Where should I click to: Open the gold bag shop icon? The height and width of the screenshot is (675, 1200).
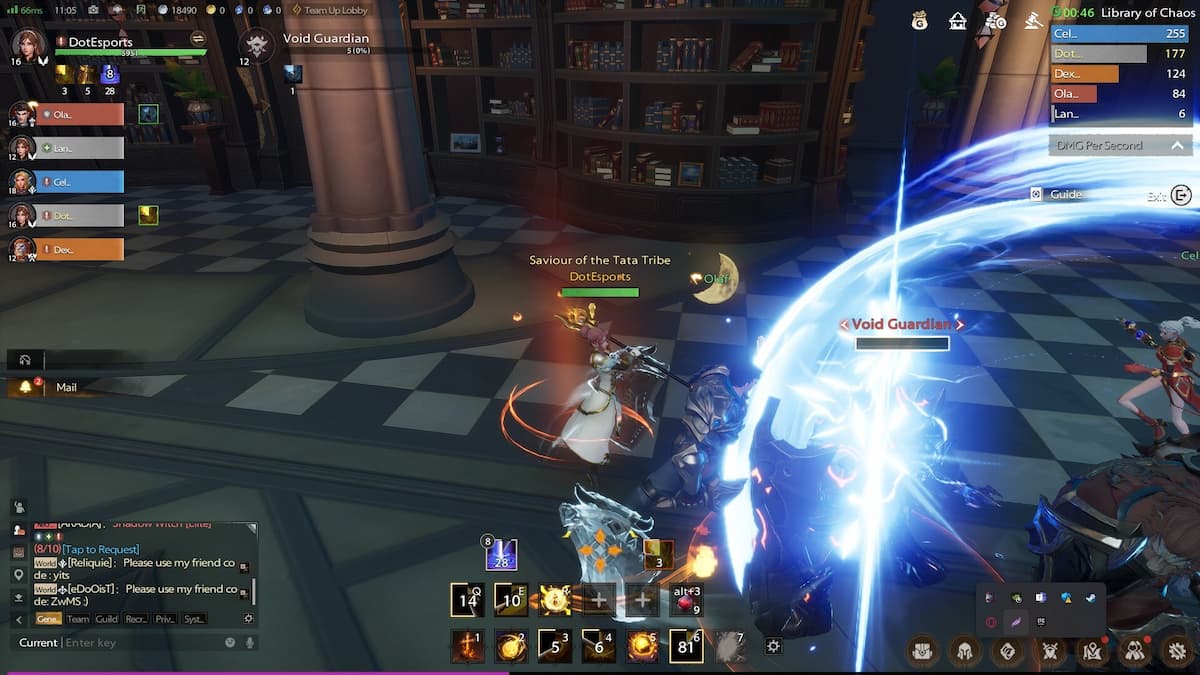click(x=919, y=20)
